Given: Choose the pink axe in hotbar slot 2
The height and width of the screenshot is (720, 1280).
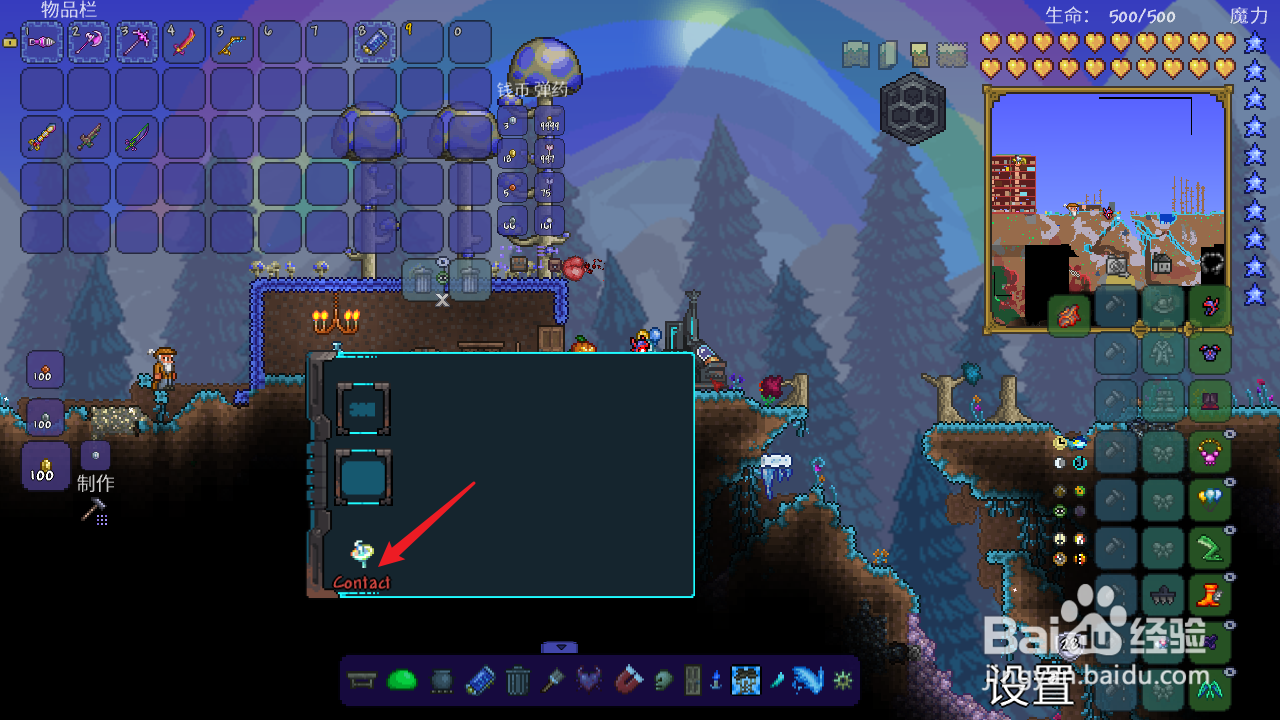Looking at the screenshot, I should [x=89, y=42].
